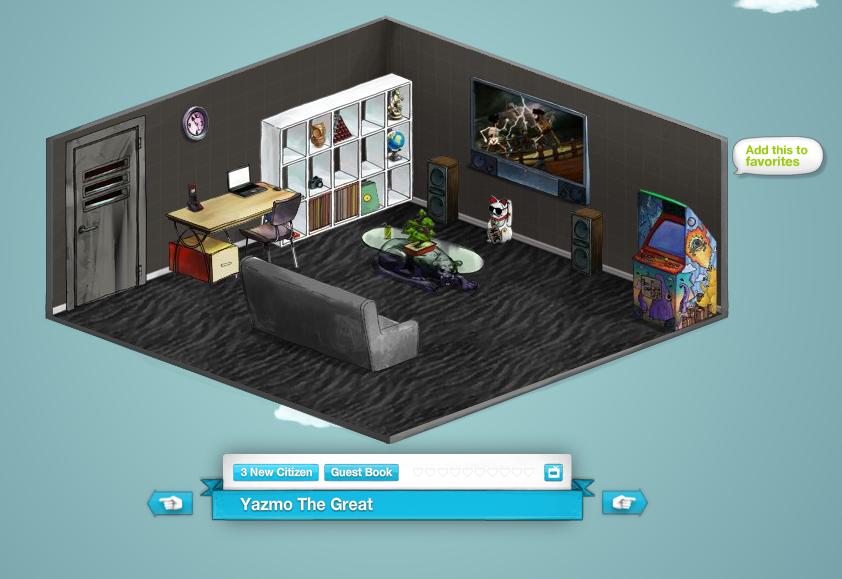Click the small blue icon beside the hearts
Viewport: 842px width, 579px height.
click(x=553, y=472)
